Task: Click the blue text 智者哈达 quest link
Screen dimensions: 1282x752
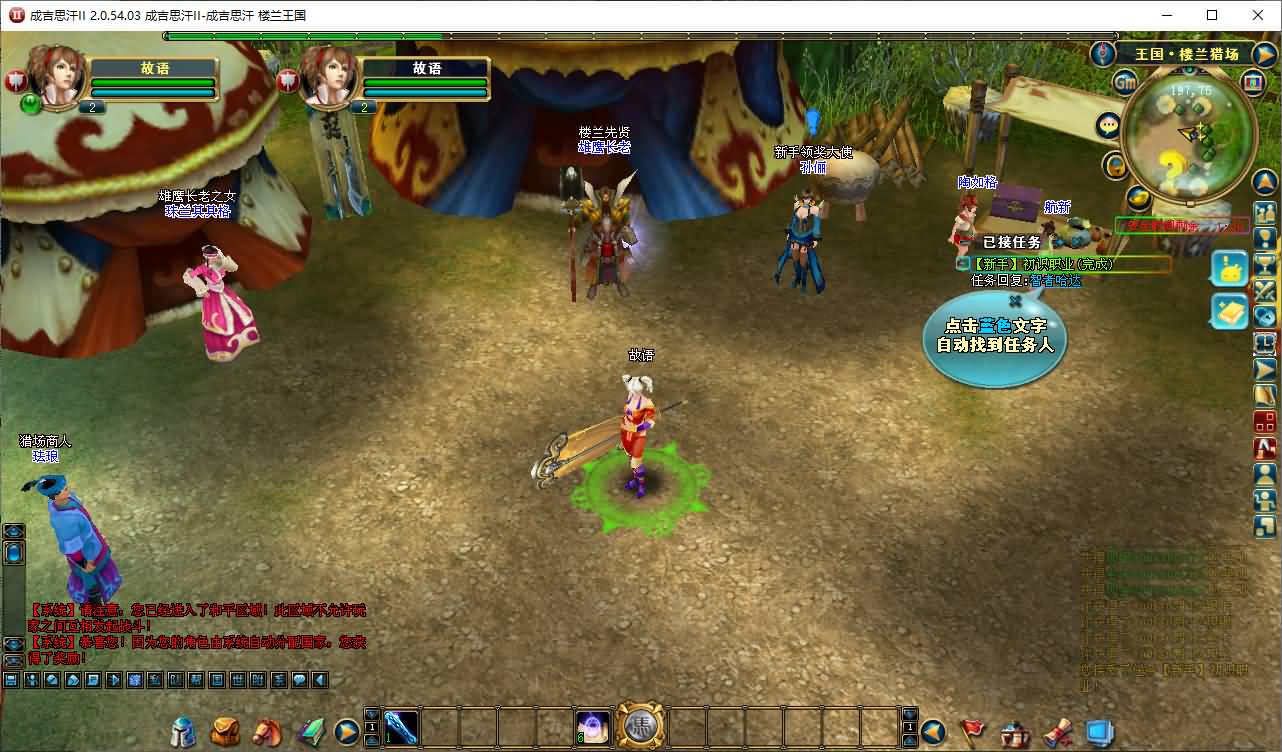Action: click(x=1055, y=281)
